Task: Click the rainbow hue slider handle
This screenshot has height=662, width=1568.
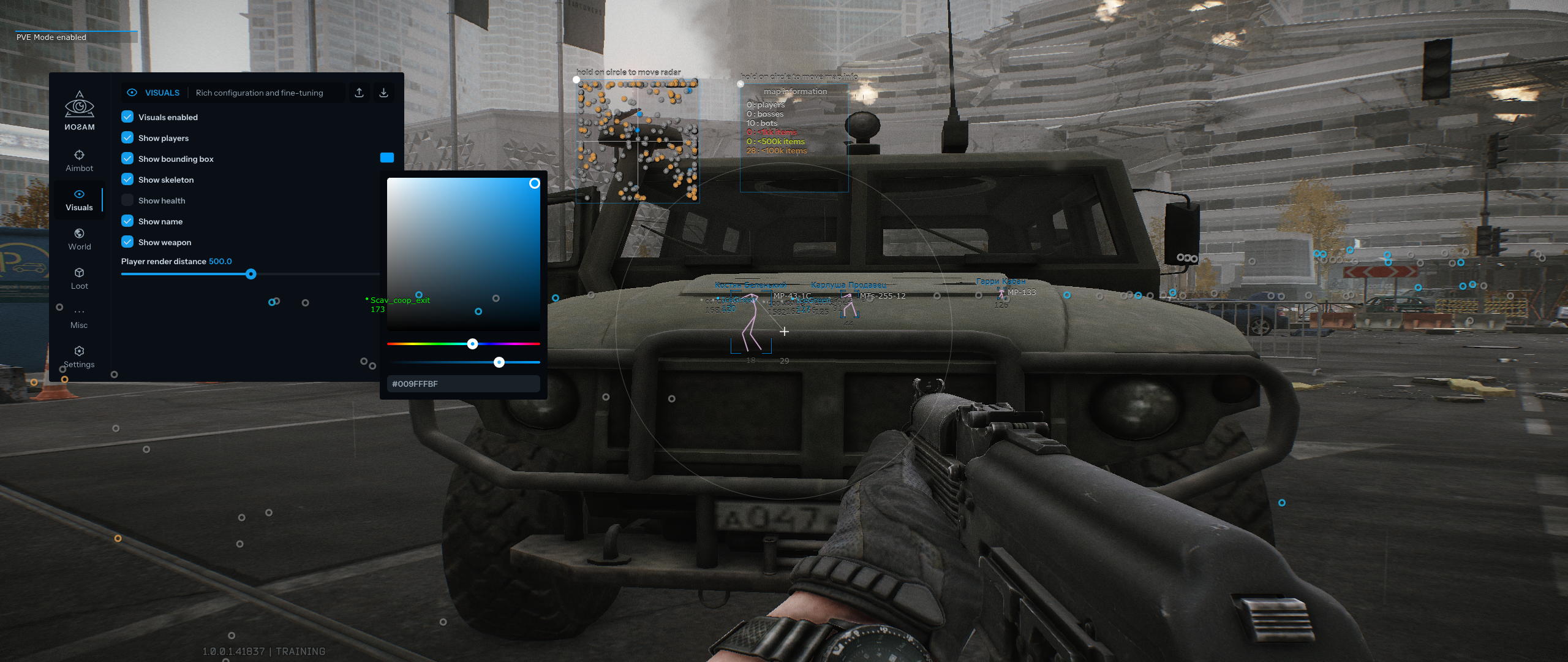Action: (x=472, y=344)
